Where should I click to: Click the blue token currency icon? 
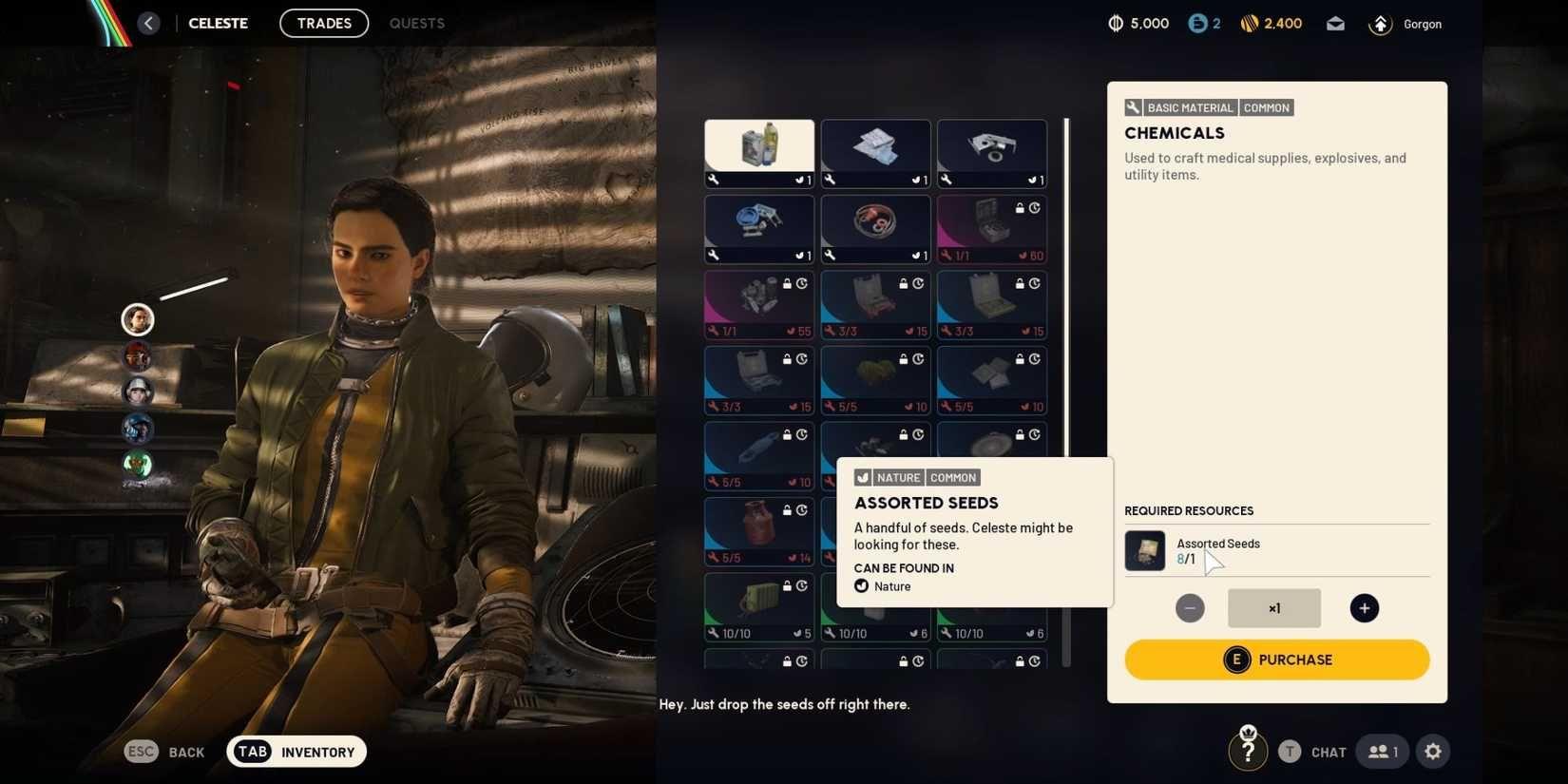point(1195,23)
